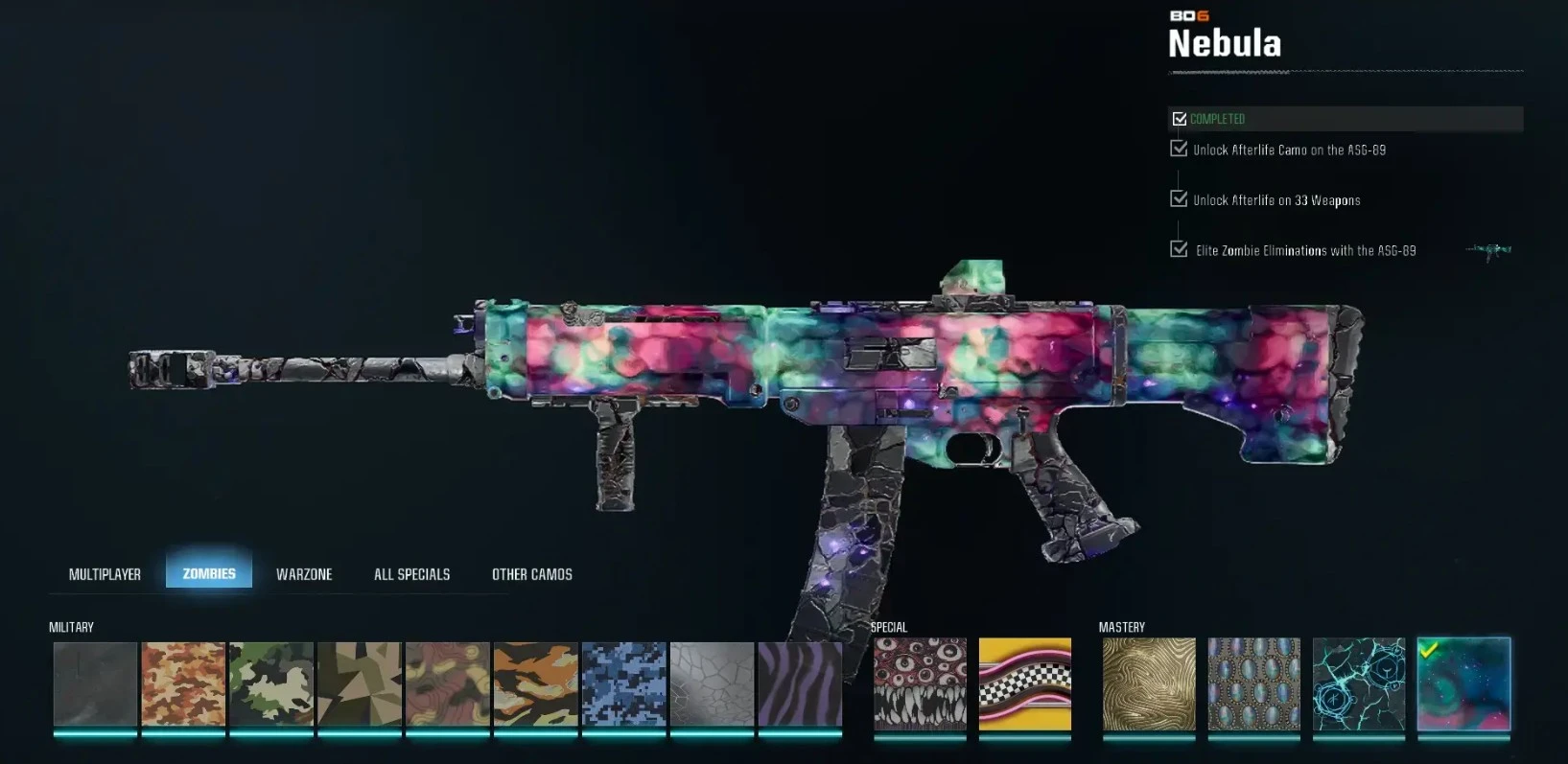
Task: Switch to the WARZONE tab
Action: coord(304,573)
